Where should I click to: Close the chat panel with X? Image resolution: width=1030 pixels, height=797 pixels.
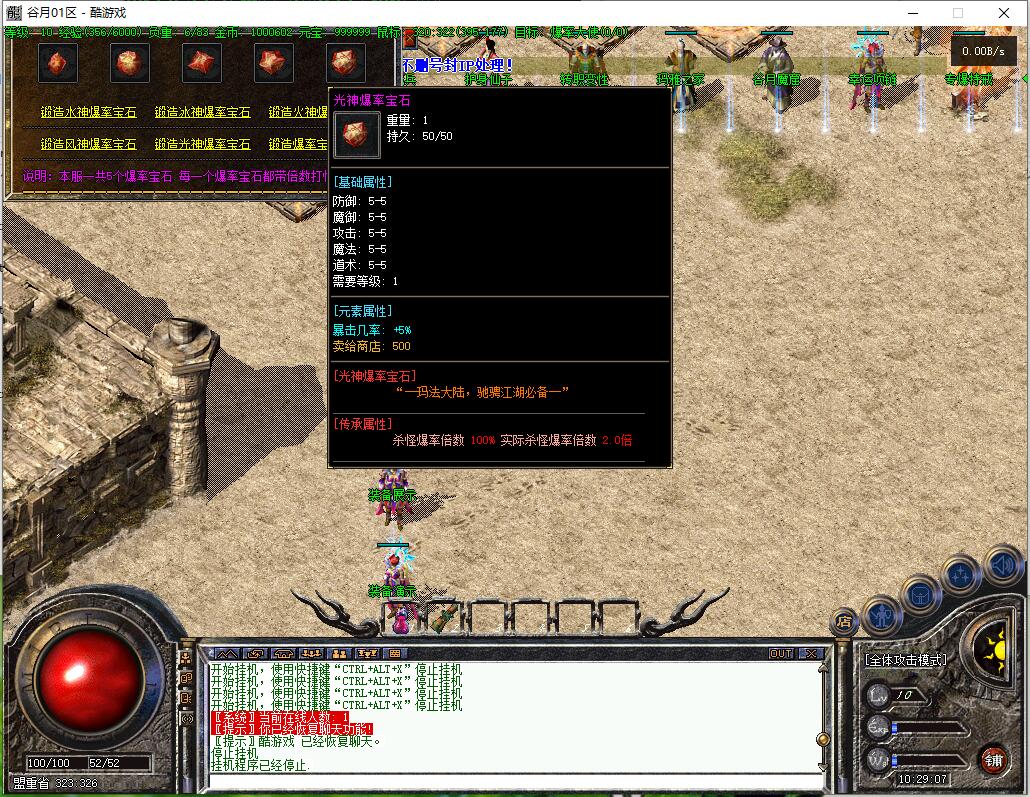click(x=810, y=653)
